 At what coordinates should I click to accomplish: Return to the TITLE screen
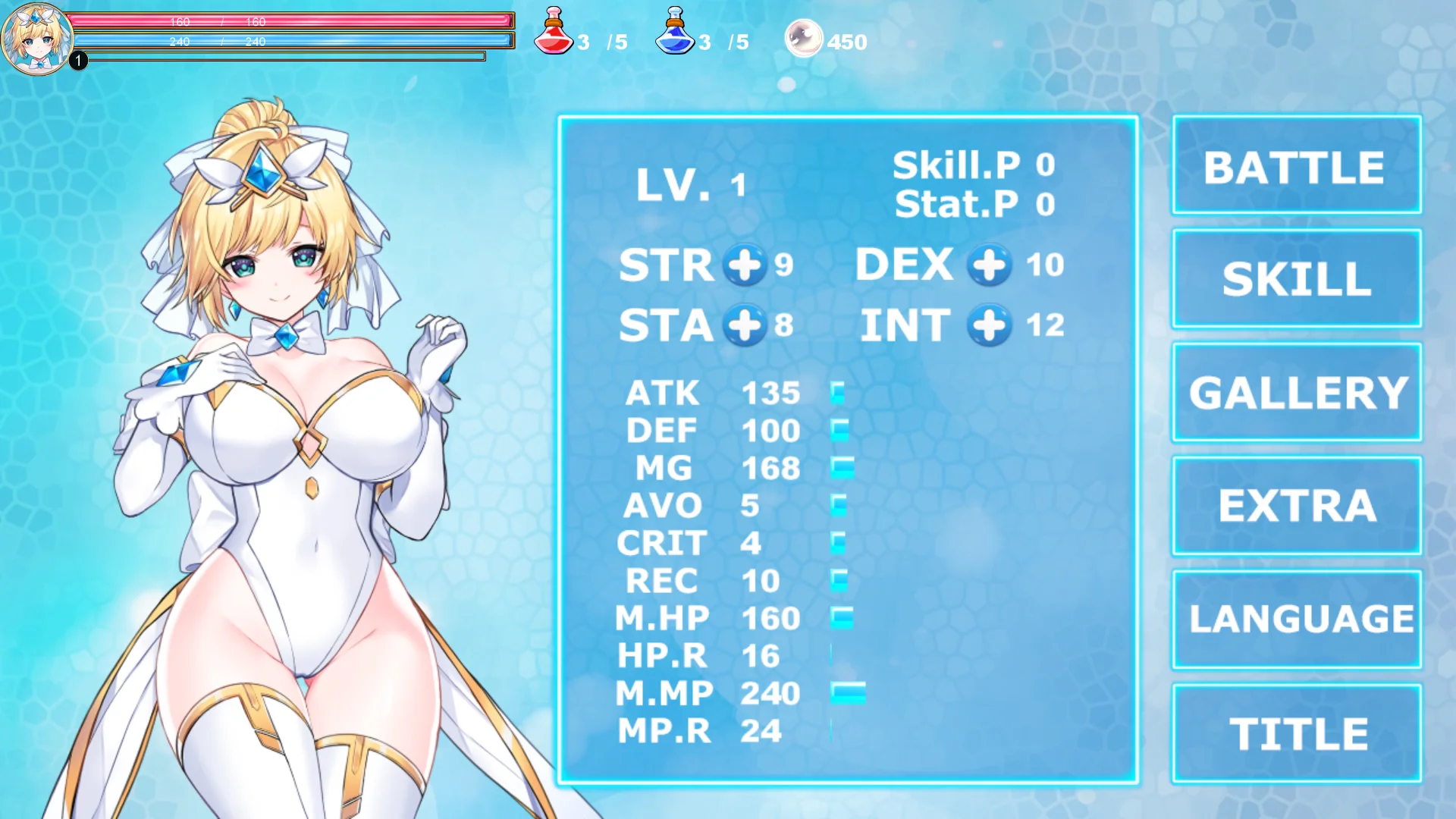point(1296,733)
